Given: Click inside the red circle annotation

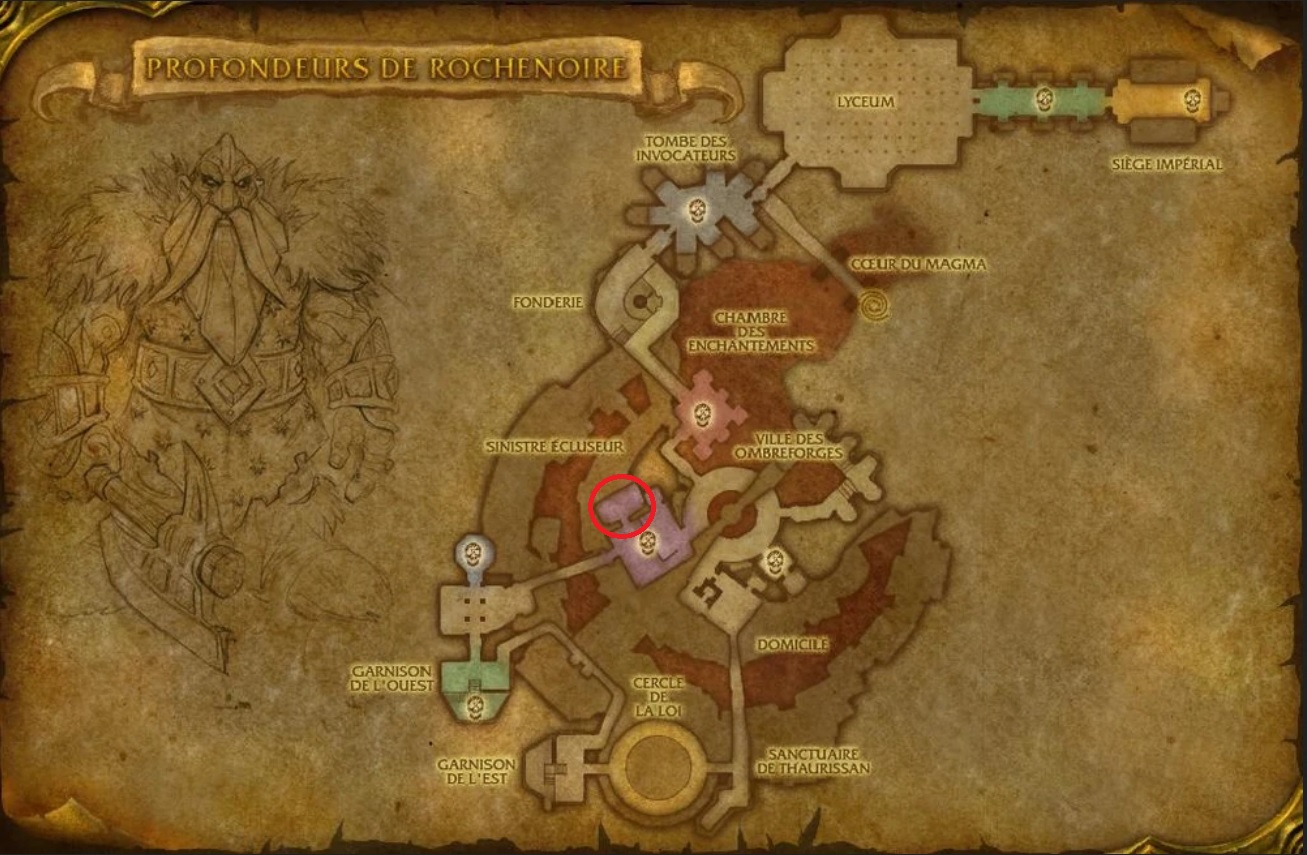Looking at the screenshot, I should (x=622, y=507).
